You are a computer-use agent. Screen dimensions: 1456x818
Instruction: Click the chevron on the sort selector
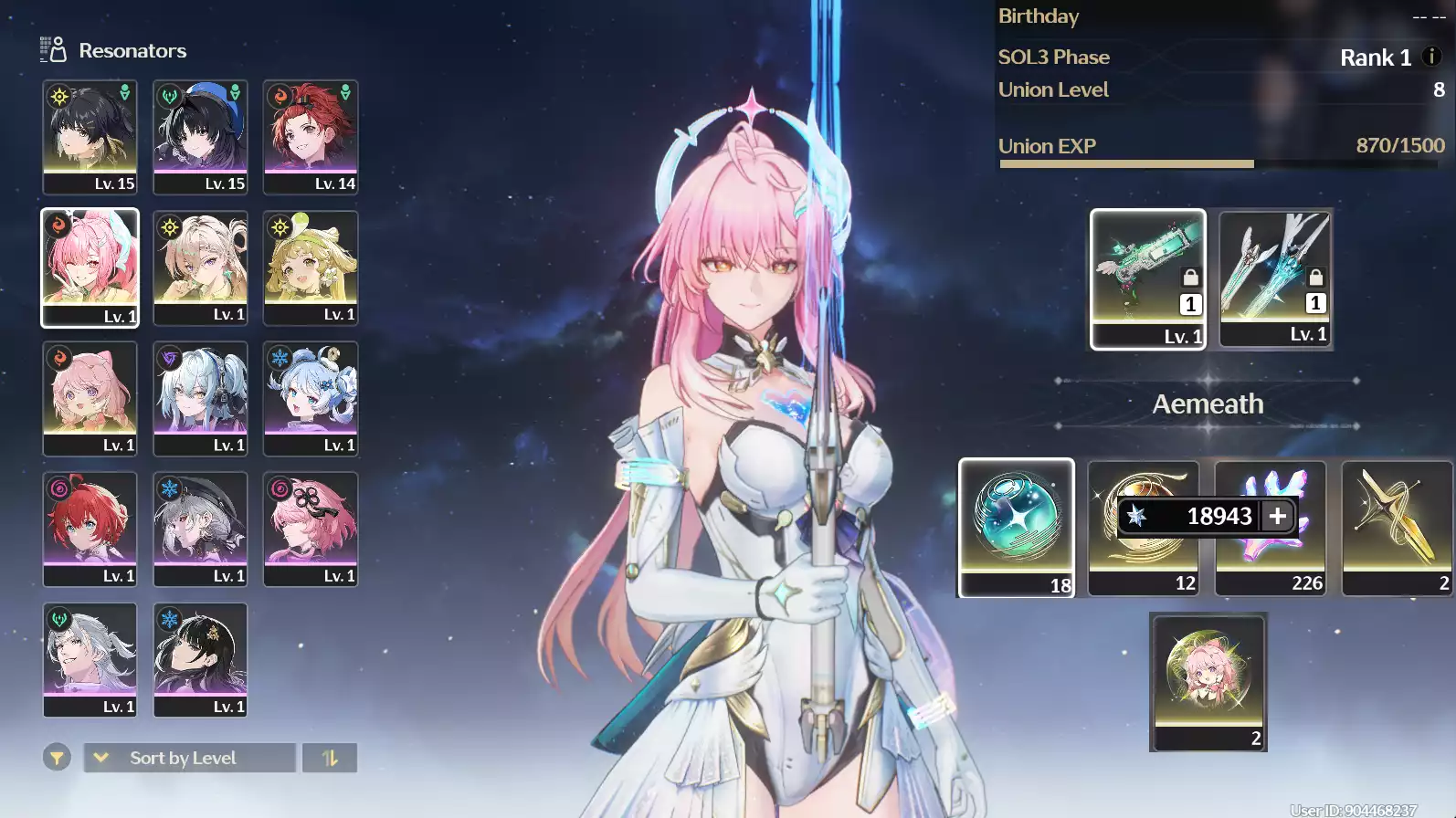100,758
